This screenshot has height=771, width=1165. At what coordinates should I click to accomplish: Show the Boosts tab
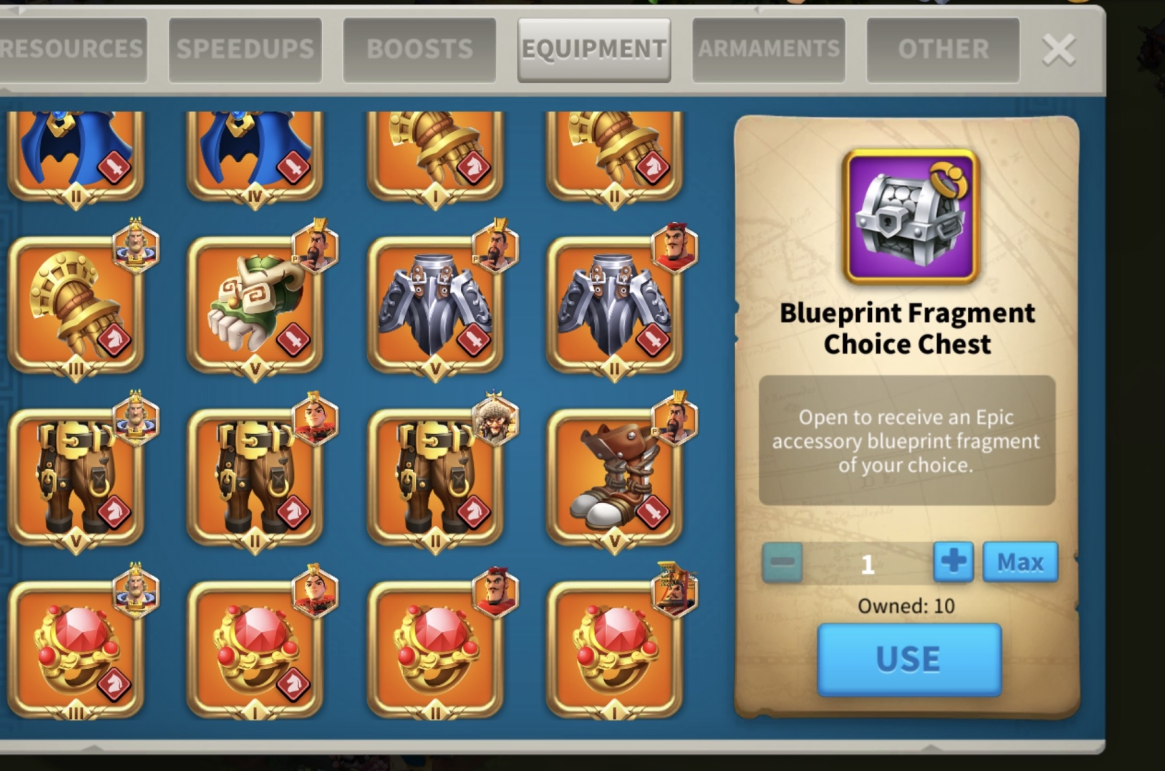[x=419, y=49]
